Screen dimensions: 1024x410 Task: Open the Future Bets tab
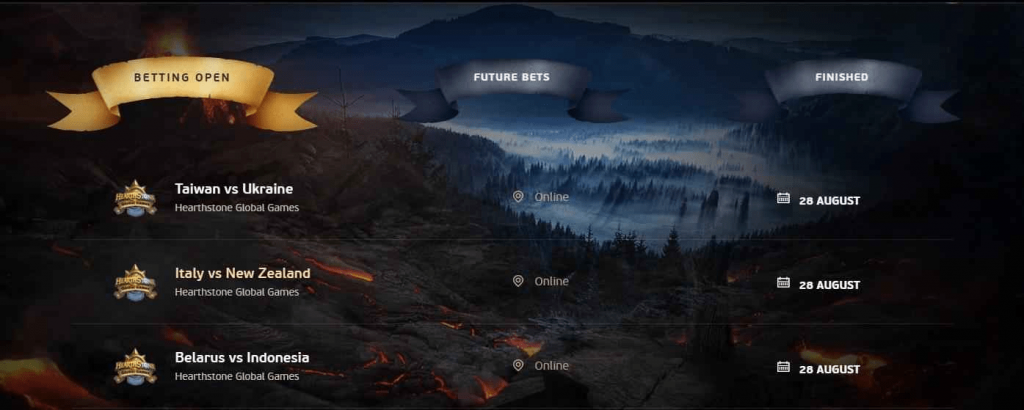(x=511, y=78)
